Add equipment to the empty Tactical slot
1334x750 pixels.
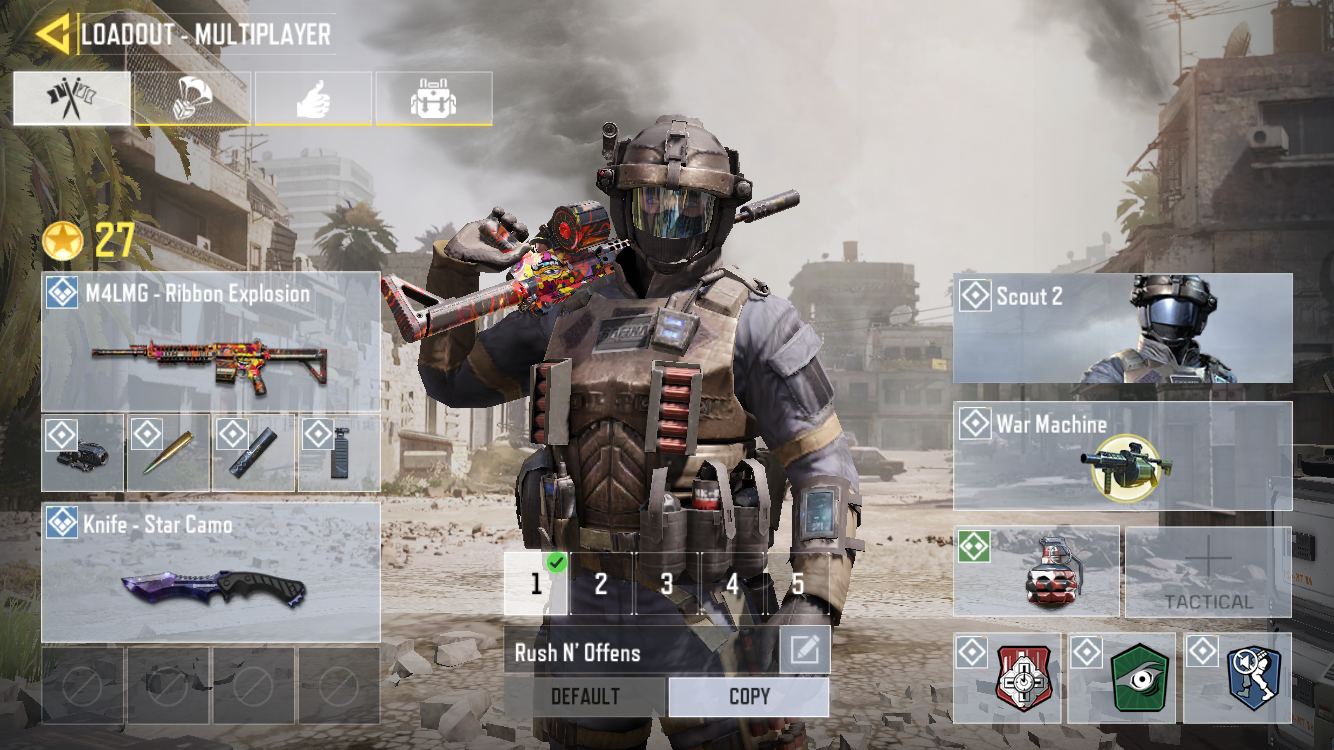(1208, 572)
